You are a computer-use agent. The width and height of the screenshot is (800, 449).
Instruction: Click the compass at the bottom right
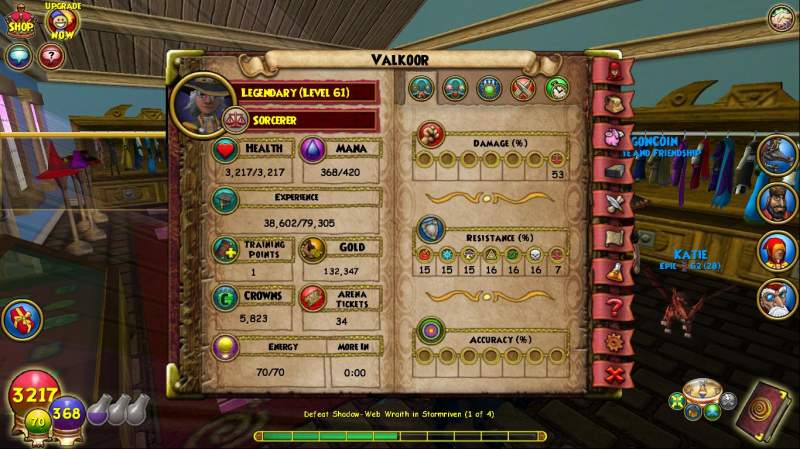click(704, 392)
